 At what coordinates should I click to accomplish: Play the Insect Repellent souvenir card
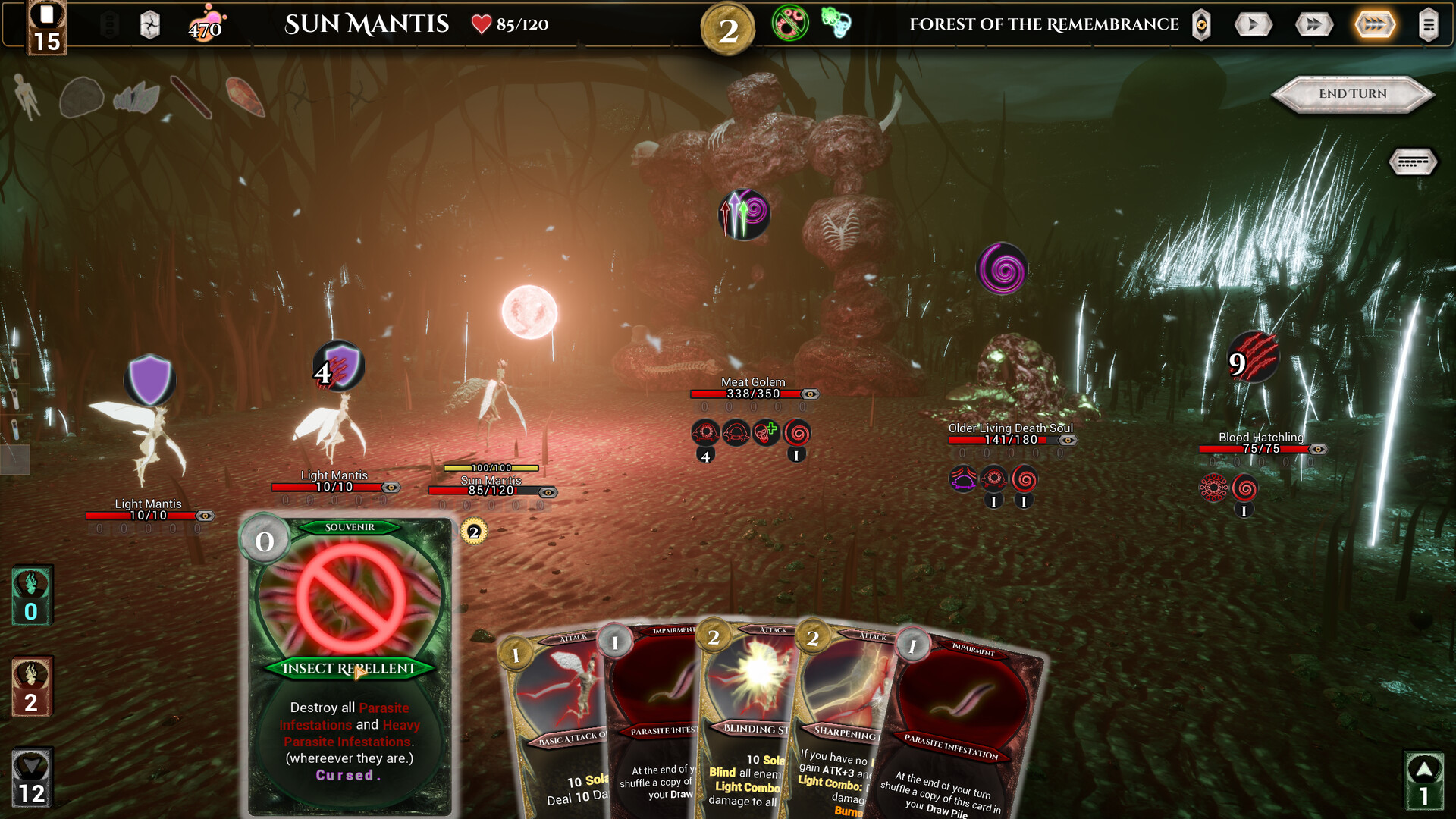(350, 666)
